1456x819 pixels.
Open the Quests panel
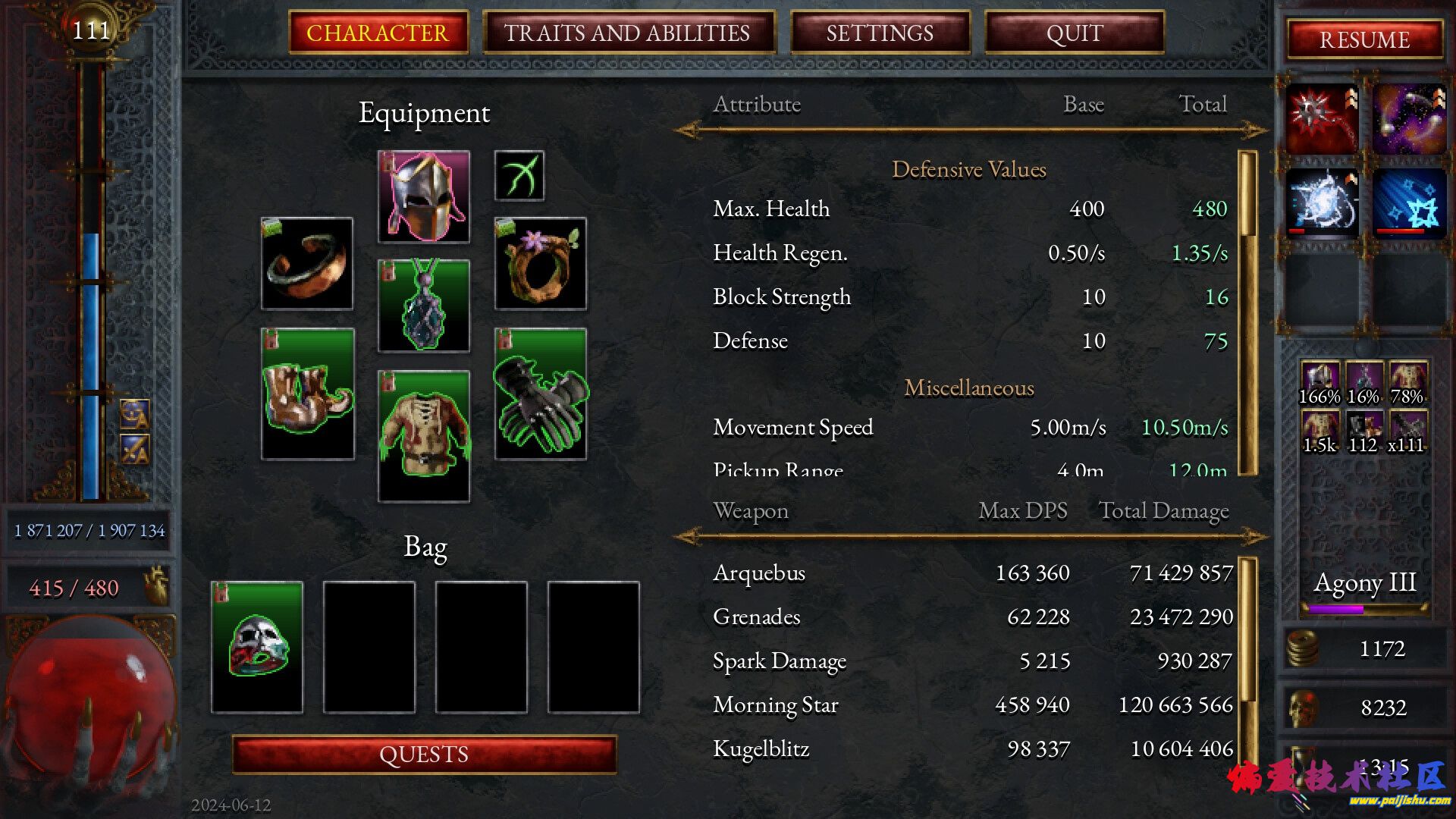(x=424, y=755)
